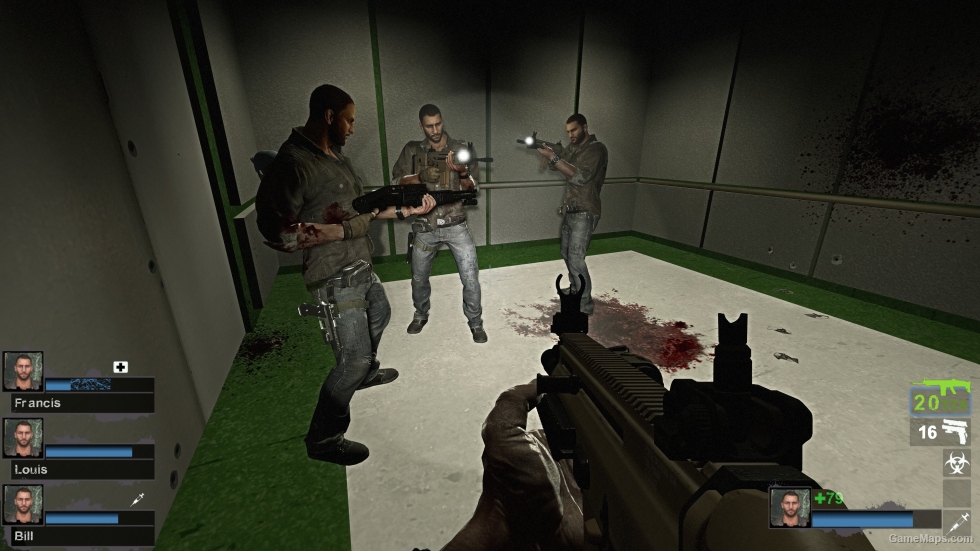Screen dimensions: 980x551
Task: Select Louis's teammate portrait
Action: [x=23, y=438]
